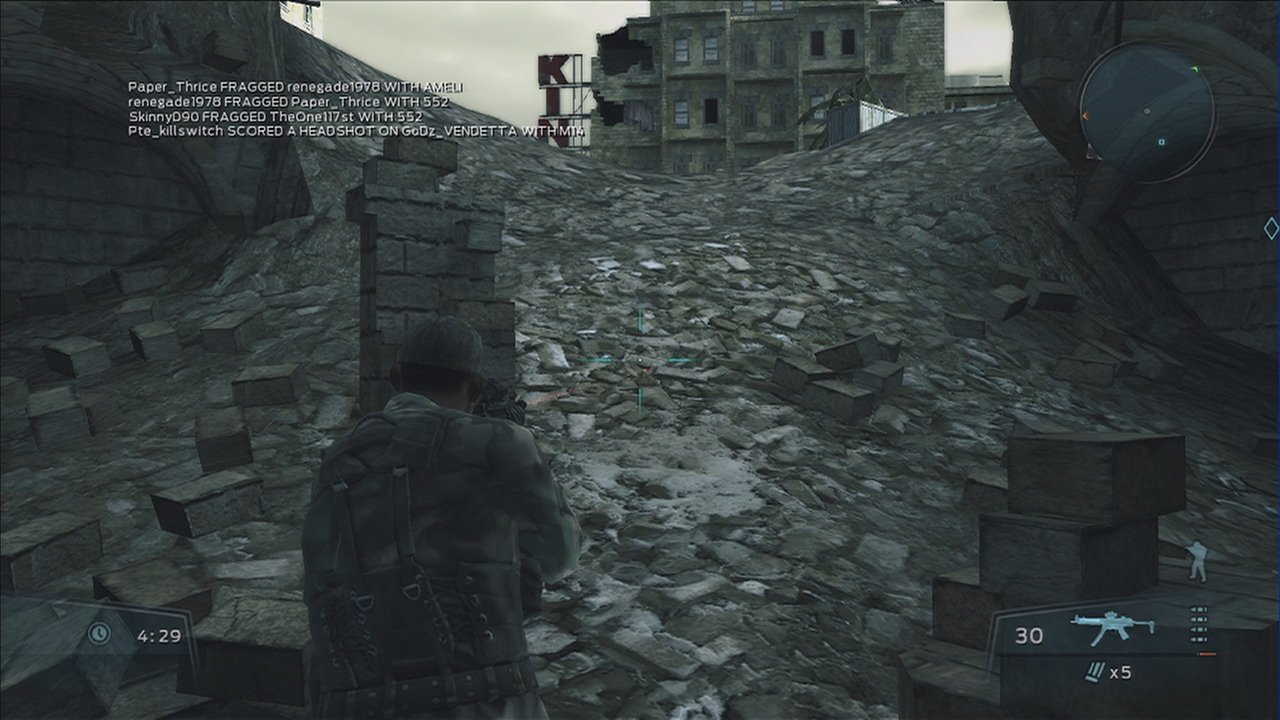Click the x5 grenade count label

click(x=1120, y=673)
